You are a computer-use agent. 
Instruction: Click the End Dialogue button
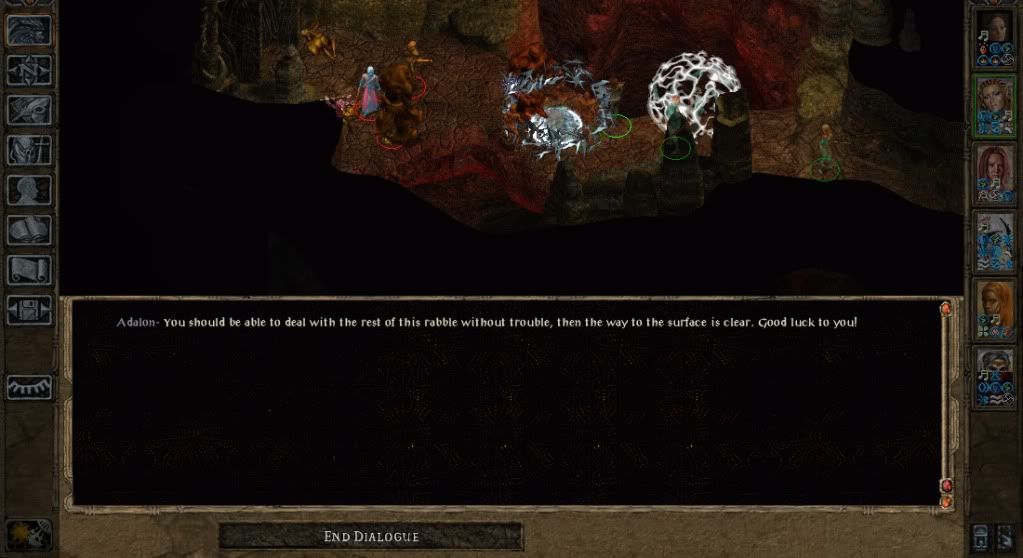coord(370,537)
